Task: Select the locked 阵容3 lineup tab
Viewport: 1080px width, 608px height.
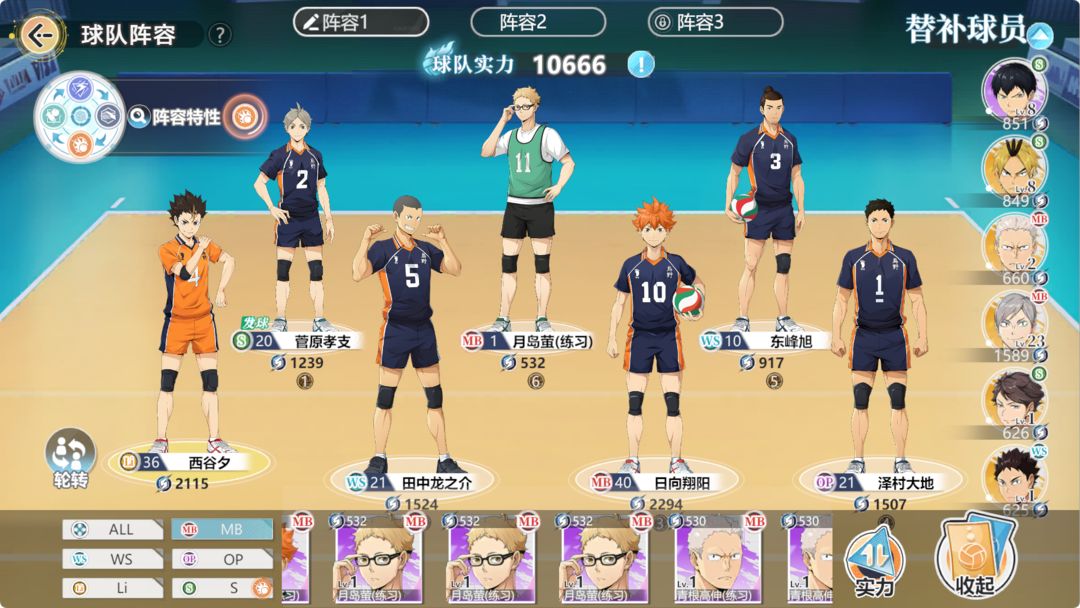Action: click(x=715, y=22)
